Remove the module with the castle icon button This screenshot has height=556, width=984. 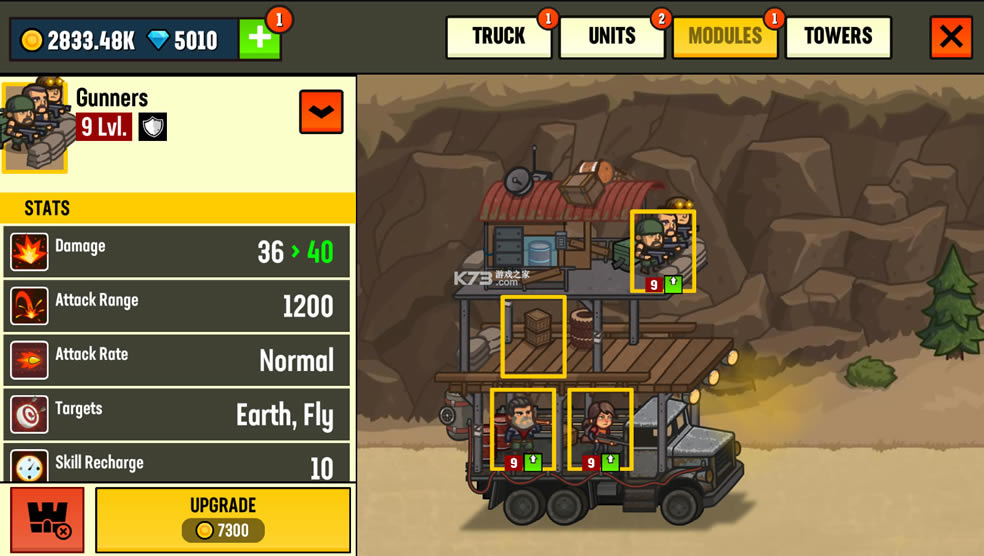[x=47, y=519]
